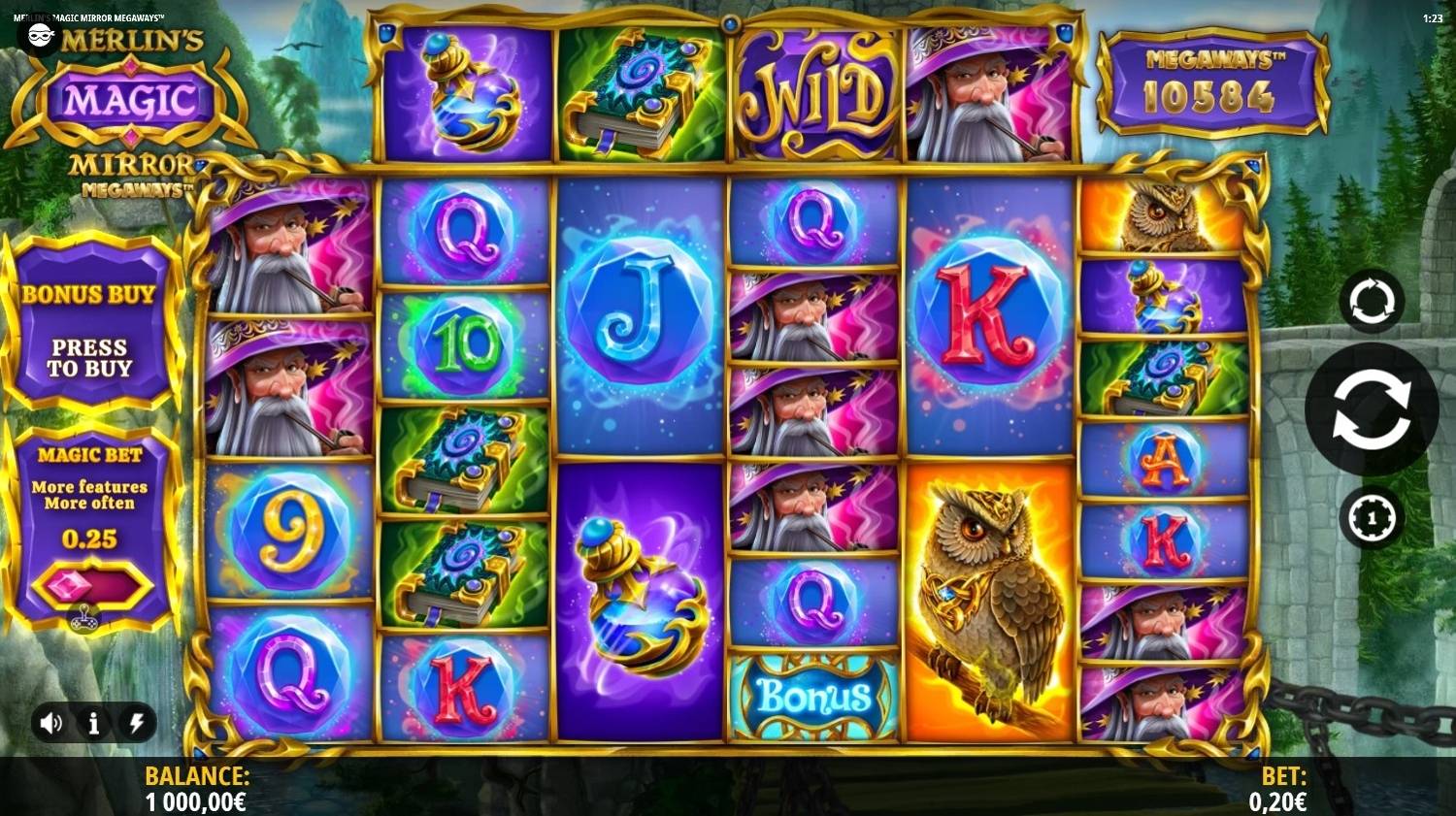Expand the Megaways 10584 counter display

(1209, 84)
